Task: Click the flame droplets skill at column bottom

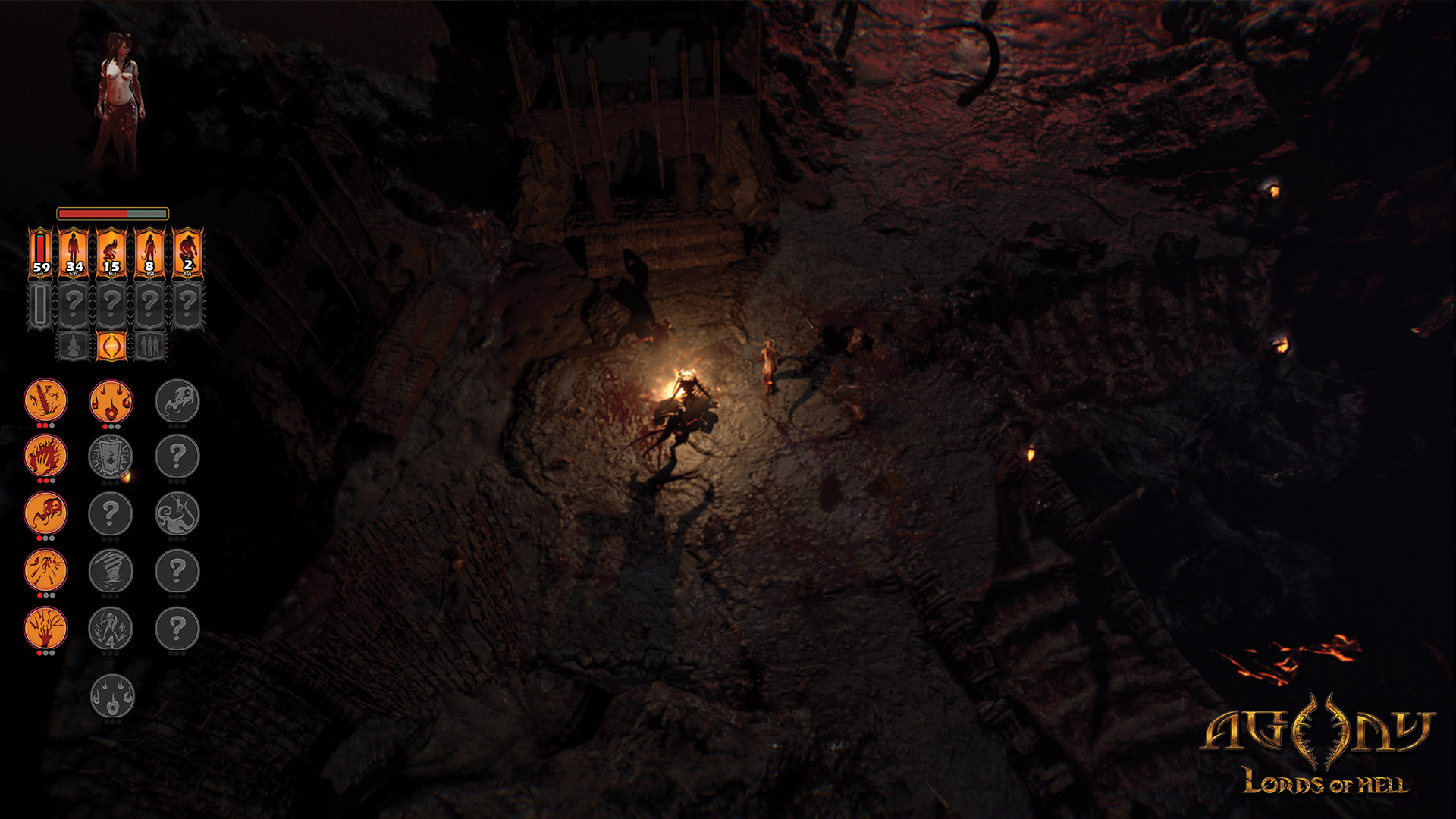Action: click(x=111, y=694)
